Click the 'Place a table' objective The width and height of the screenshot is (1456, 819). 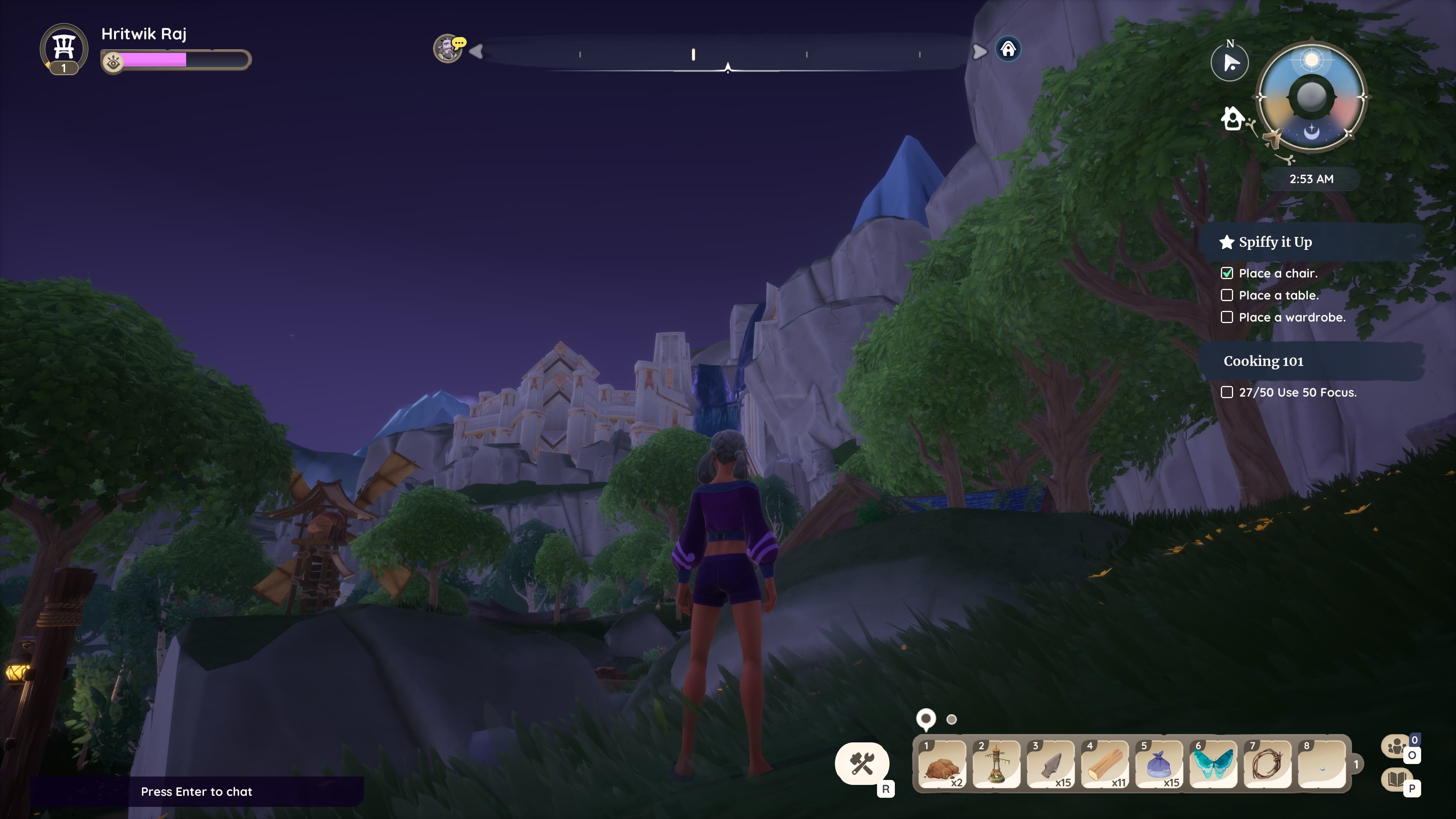[1279, 295]
